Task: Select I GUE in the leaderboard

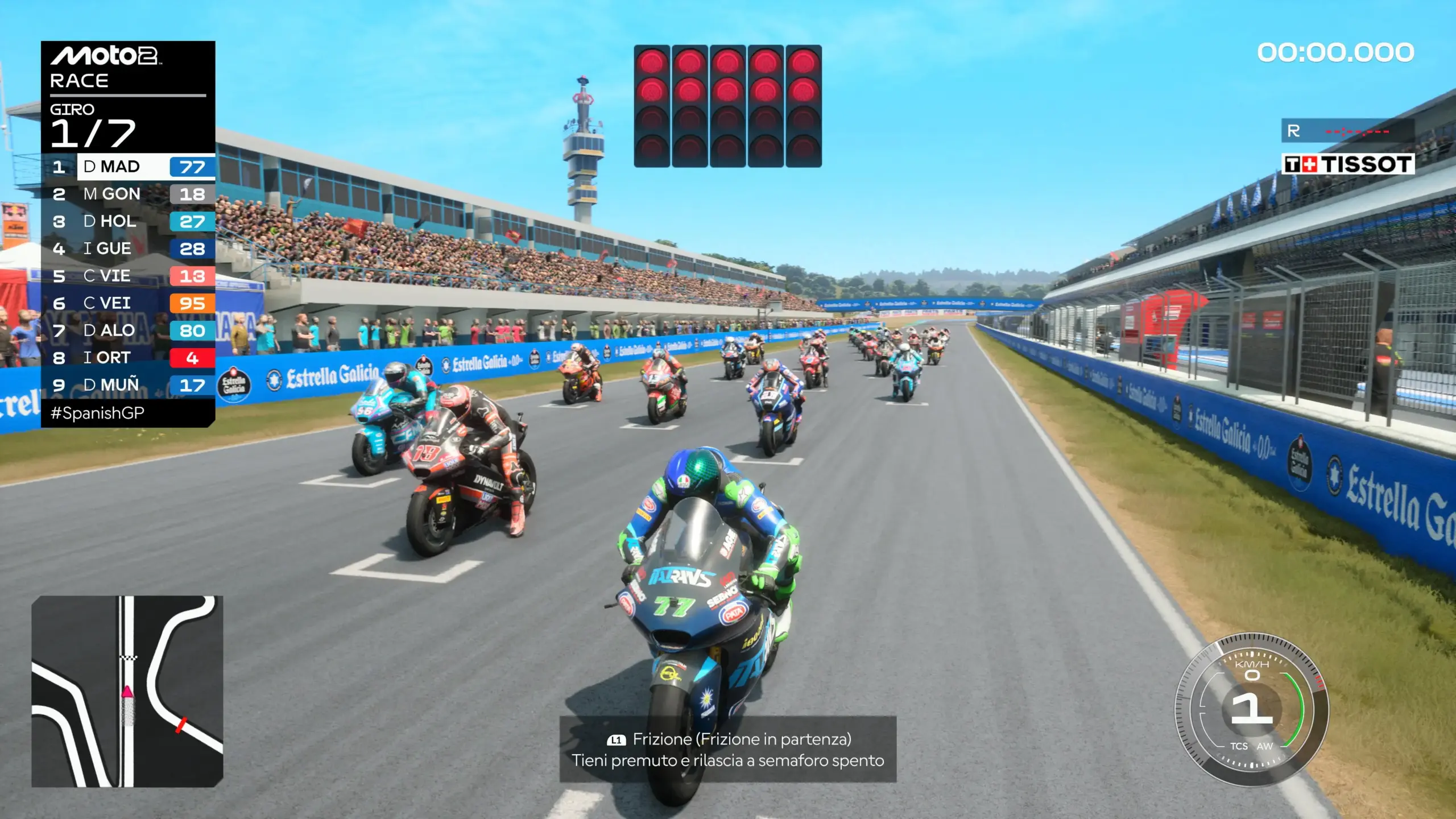Action: 128,249
